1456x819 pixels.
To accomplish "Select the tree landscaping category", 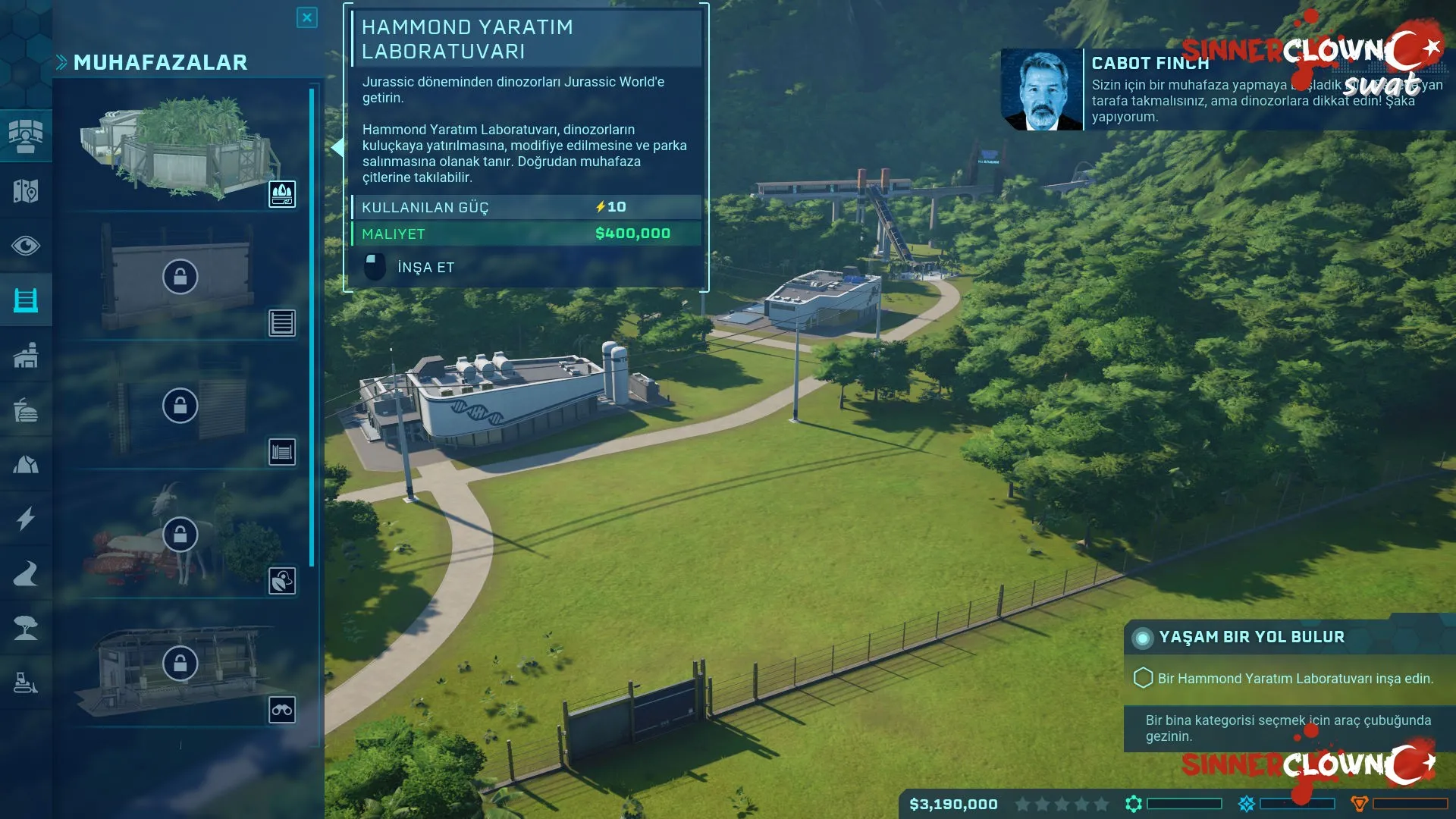I will click(x=26, y=629).
